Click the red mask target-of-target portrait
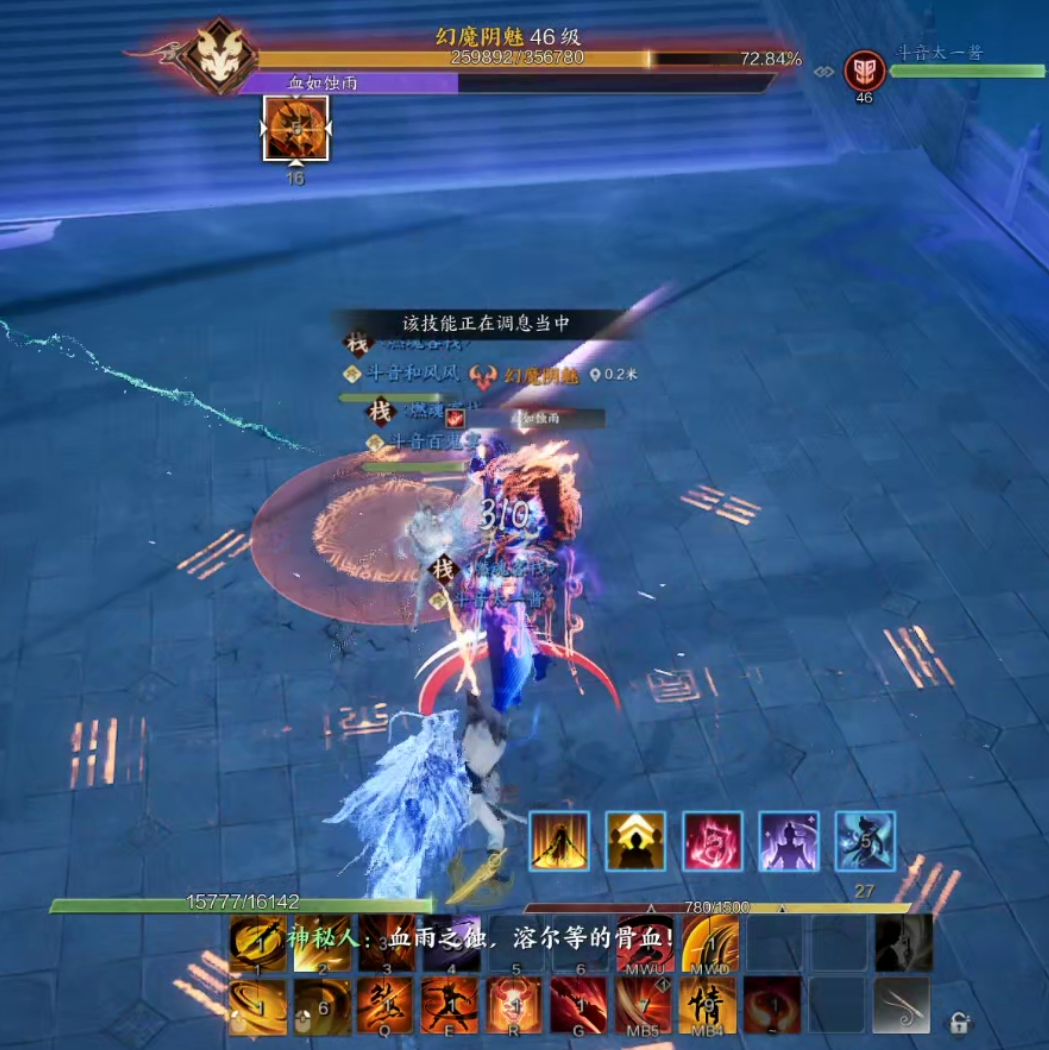This screenshot has width=1049, height=1050. pos(864,70)
